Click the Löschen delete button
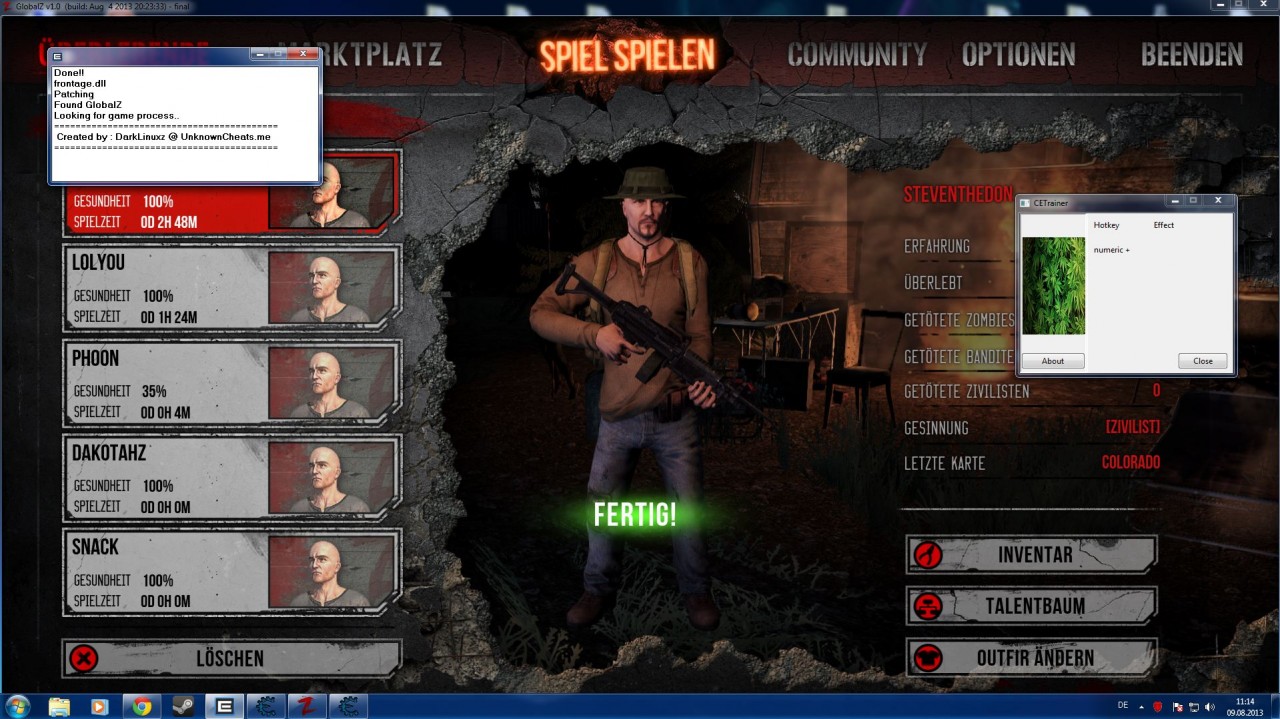The width and height of the screenshot is (1280, 719). (x=231, y=658)
